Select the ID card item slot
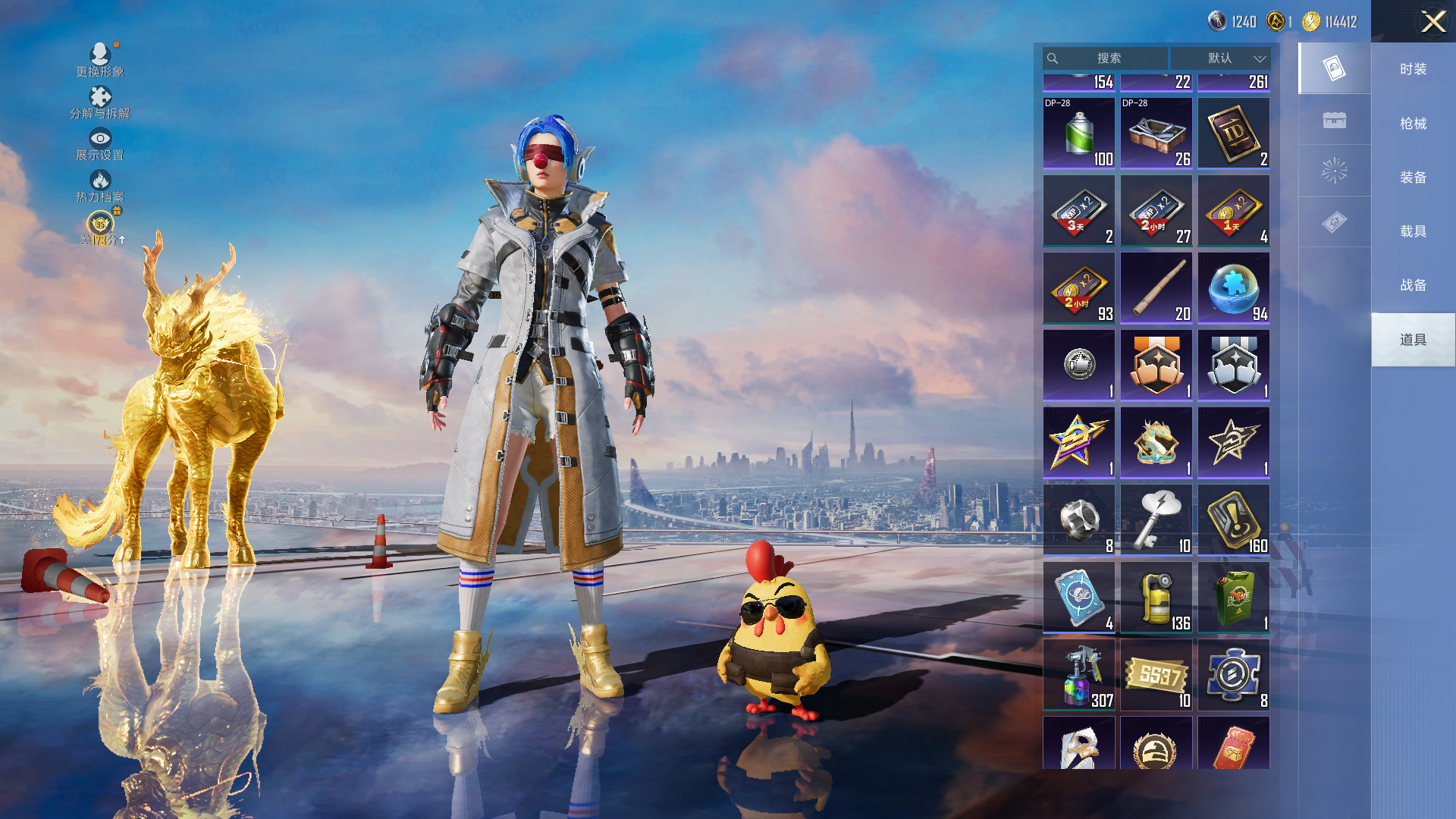This screenshot has height=819, width=1456. point(1233,133)
